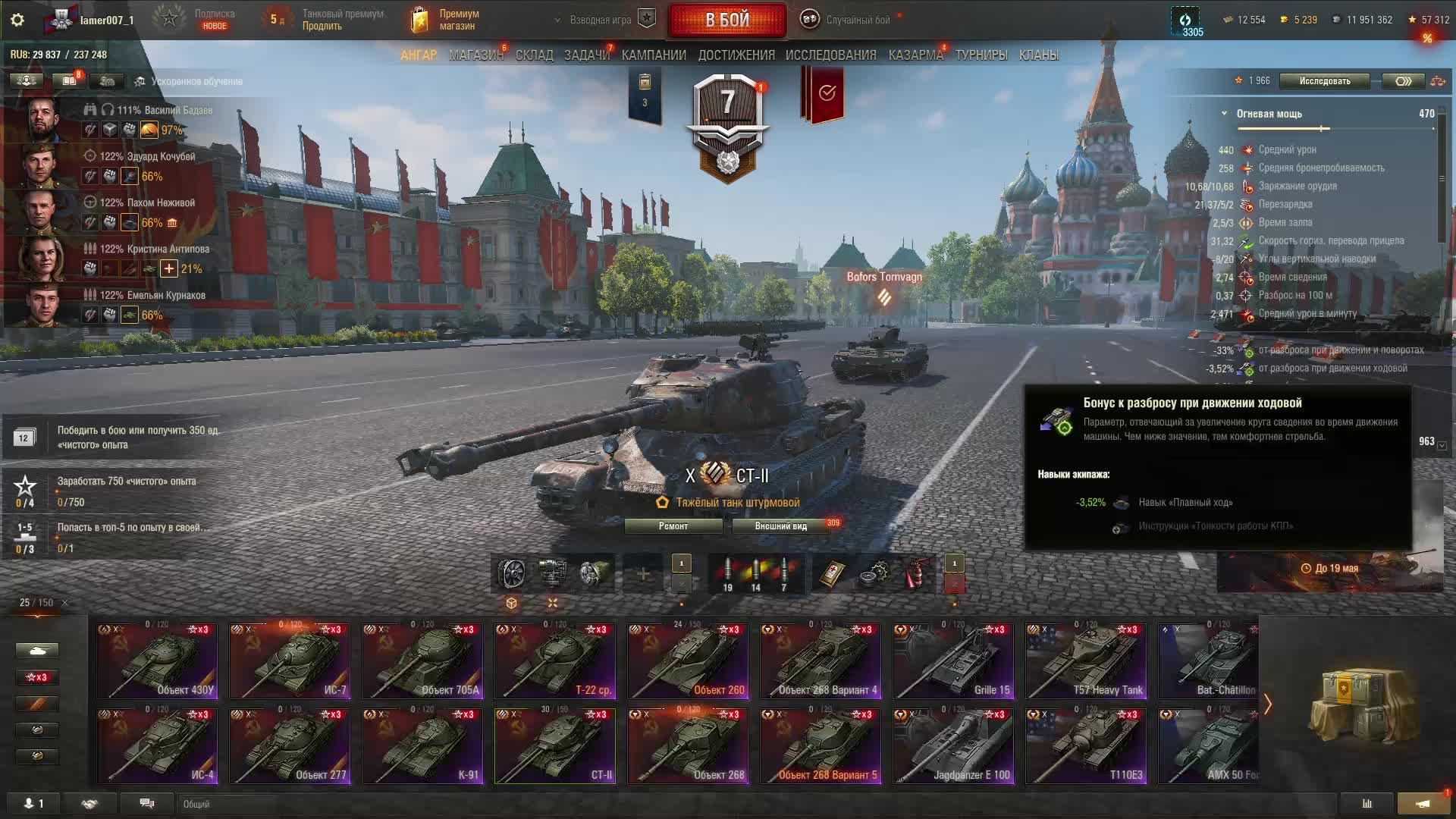The image size is (1456, 819).
Task: Choose the Grille 15 tank
Action: [x=953, y=661]
